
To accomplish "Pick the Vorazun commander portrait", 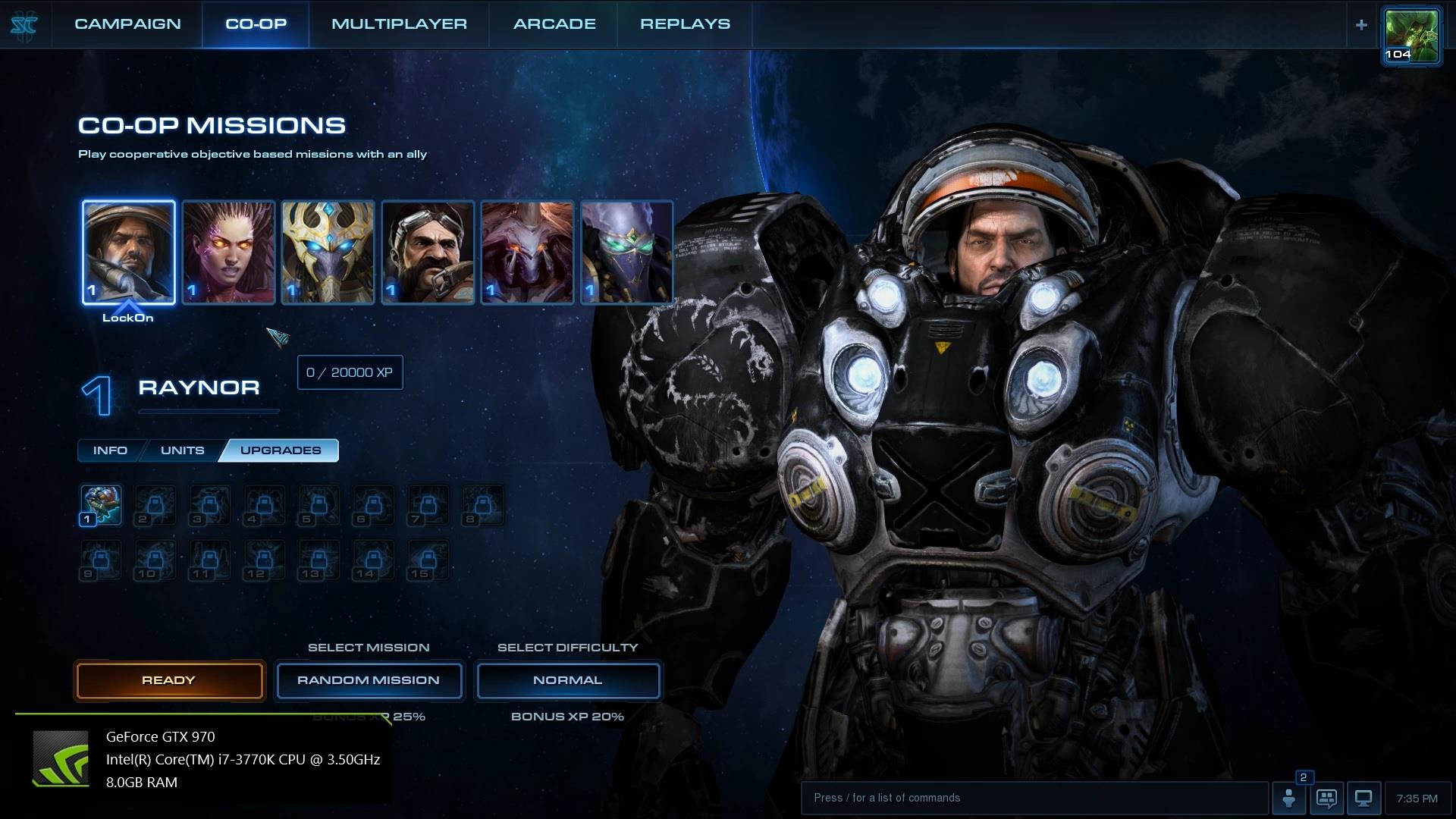I will coord(627,253).
